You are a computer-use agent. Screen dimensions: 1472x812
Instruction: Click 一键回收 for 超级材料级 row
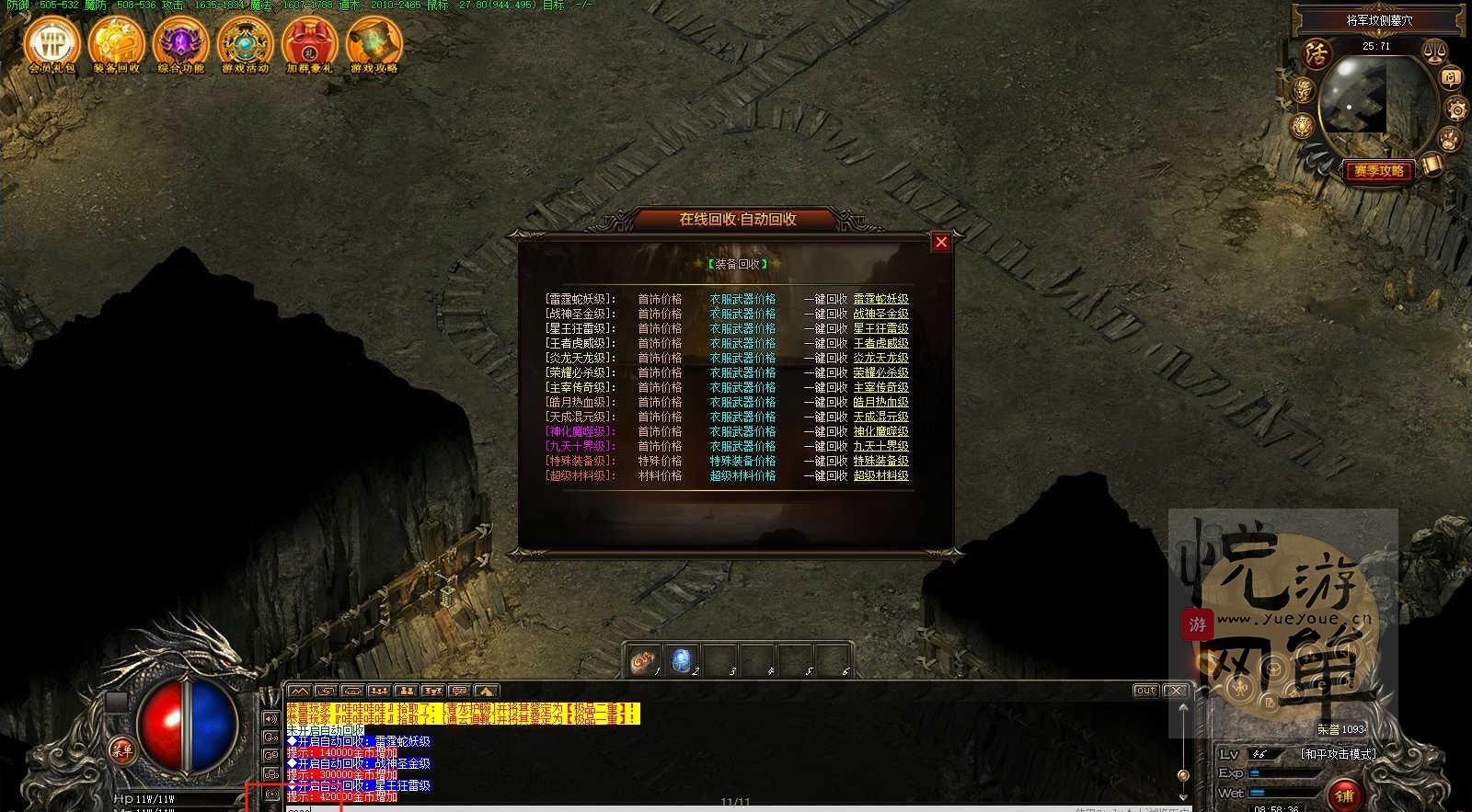pos(825,476)
